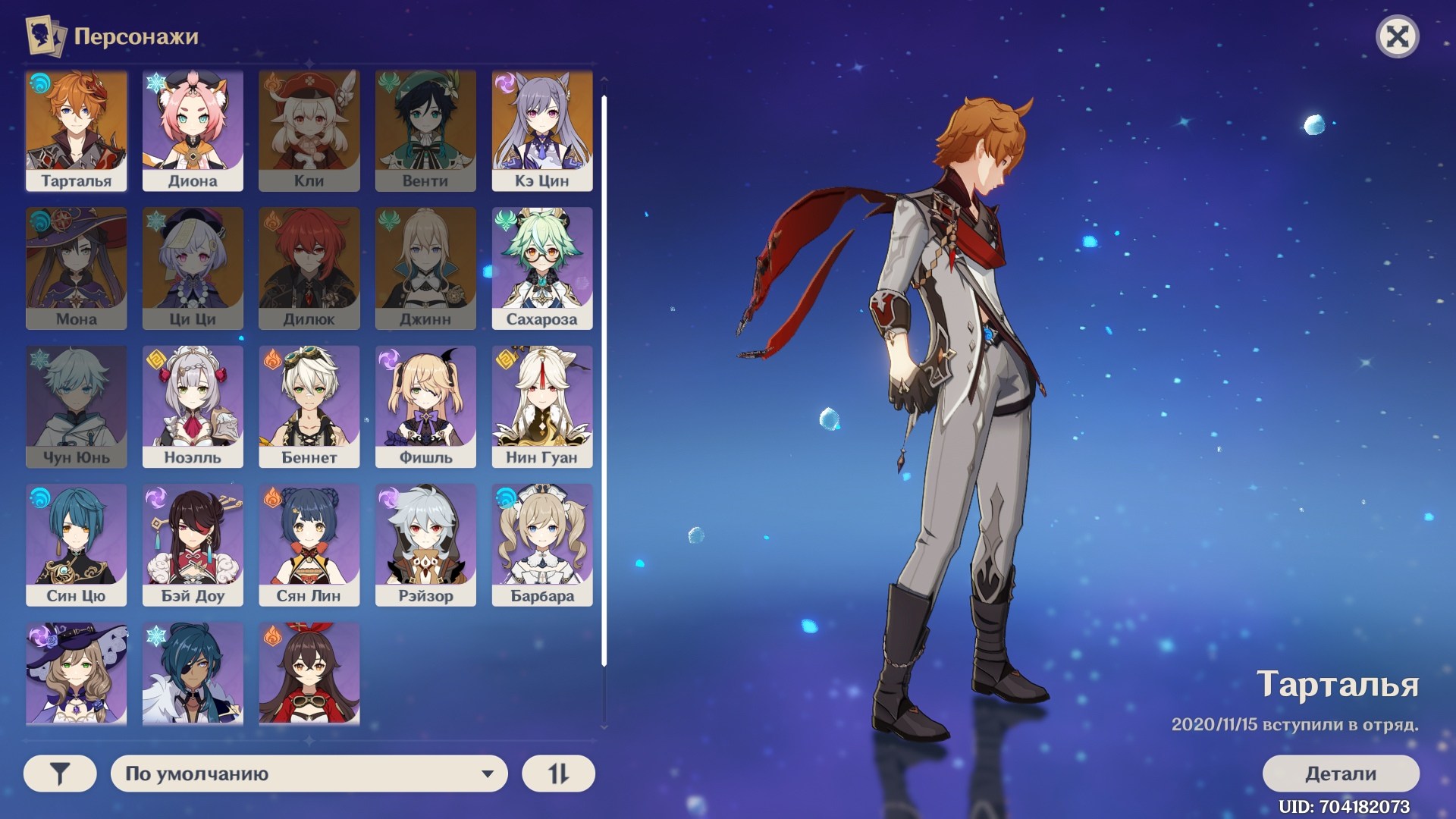Close the character archive screen

[1397, 36]
